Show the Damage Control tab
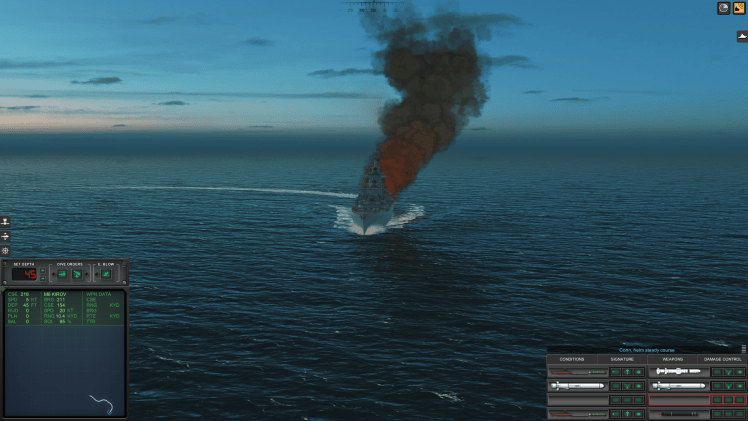 (723, 359)
